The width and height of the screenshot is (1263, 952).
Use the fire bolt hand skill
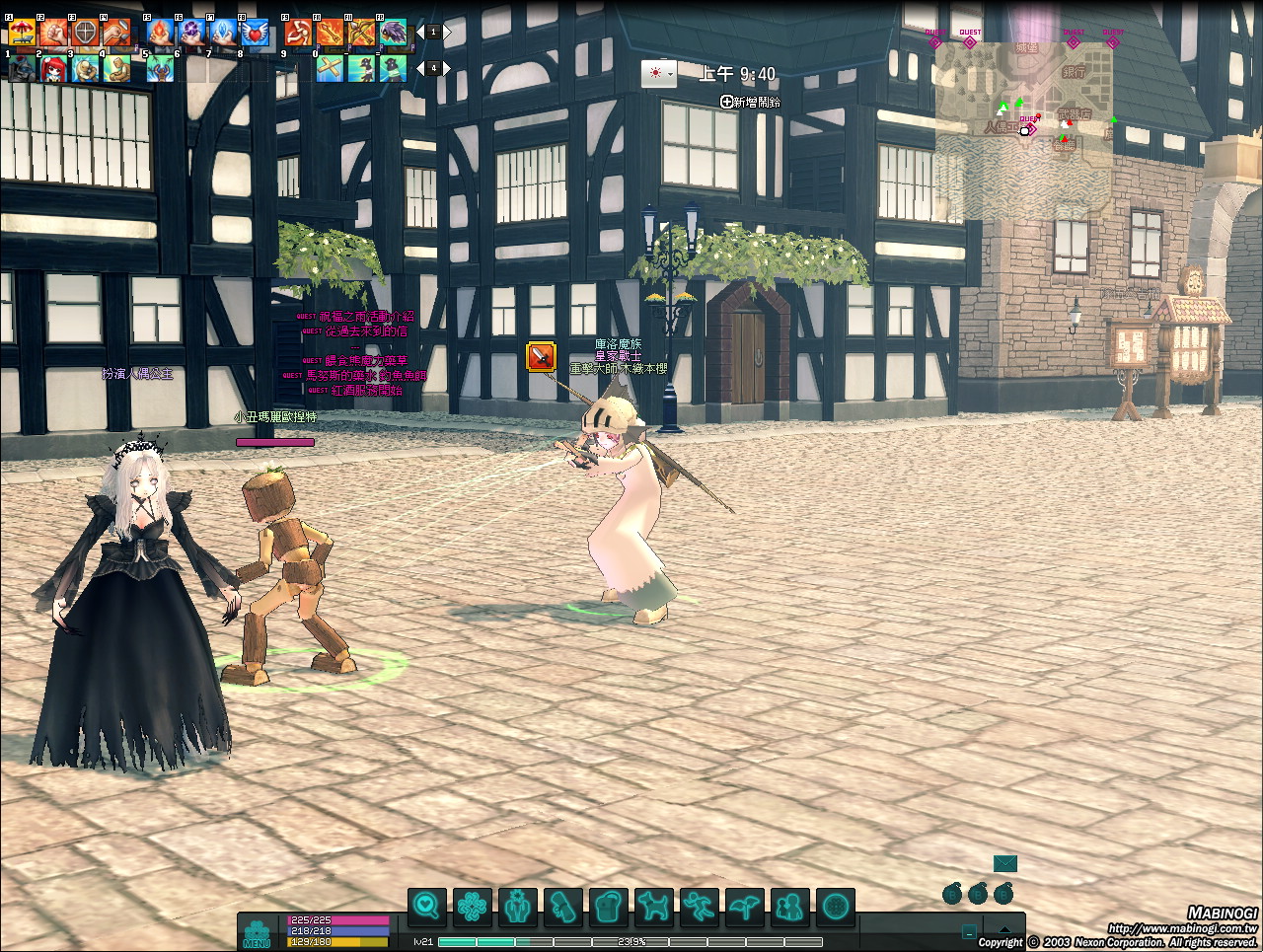pyautogui.click(x=162, y=34)
